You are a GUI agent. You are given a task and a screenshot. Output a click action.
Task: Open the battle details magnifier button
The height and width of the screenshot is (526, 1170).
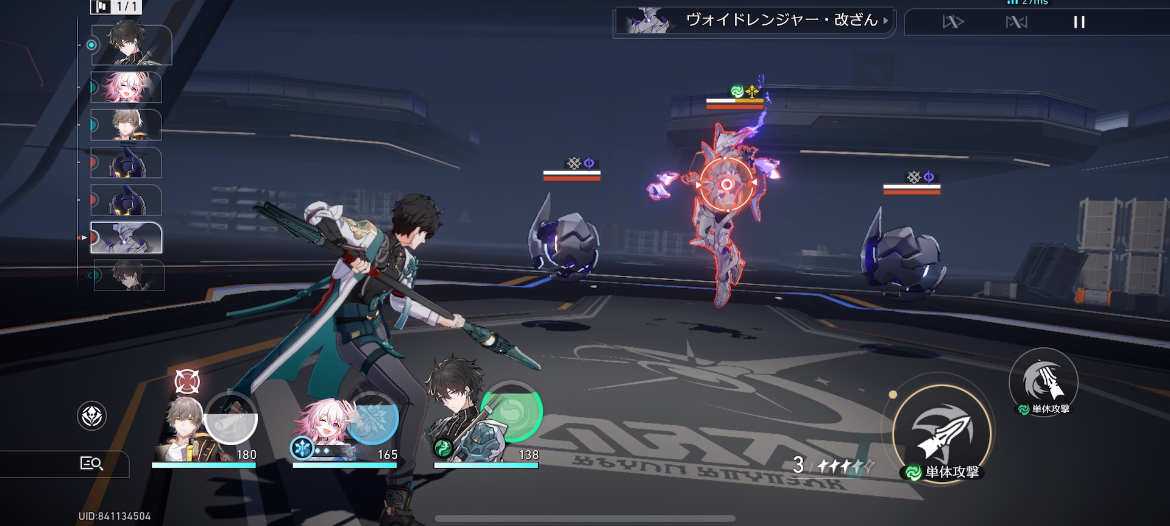point(92,463)
